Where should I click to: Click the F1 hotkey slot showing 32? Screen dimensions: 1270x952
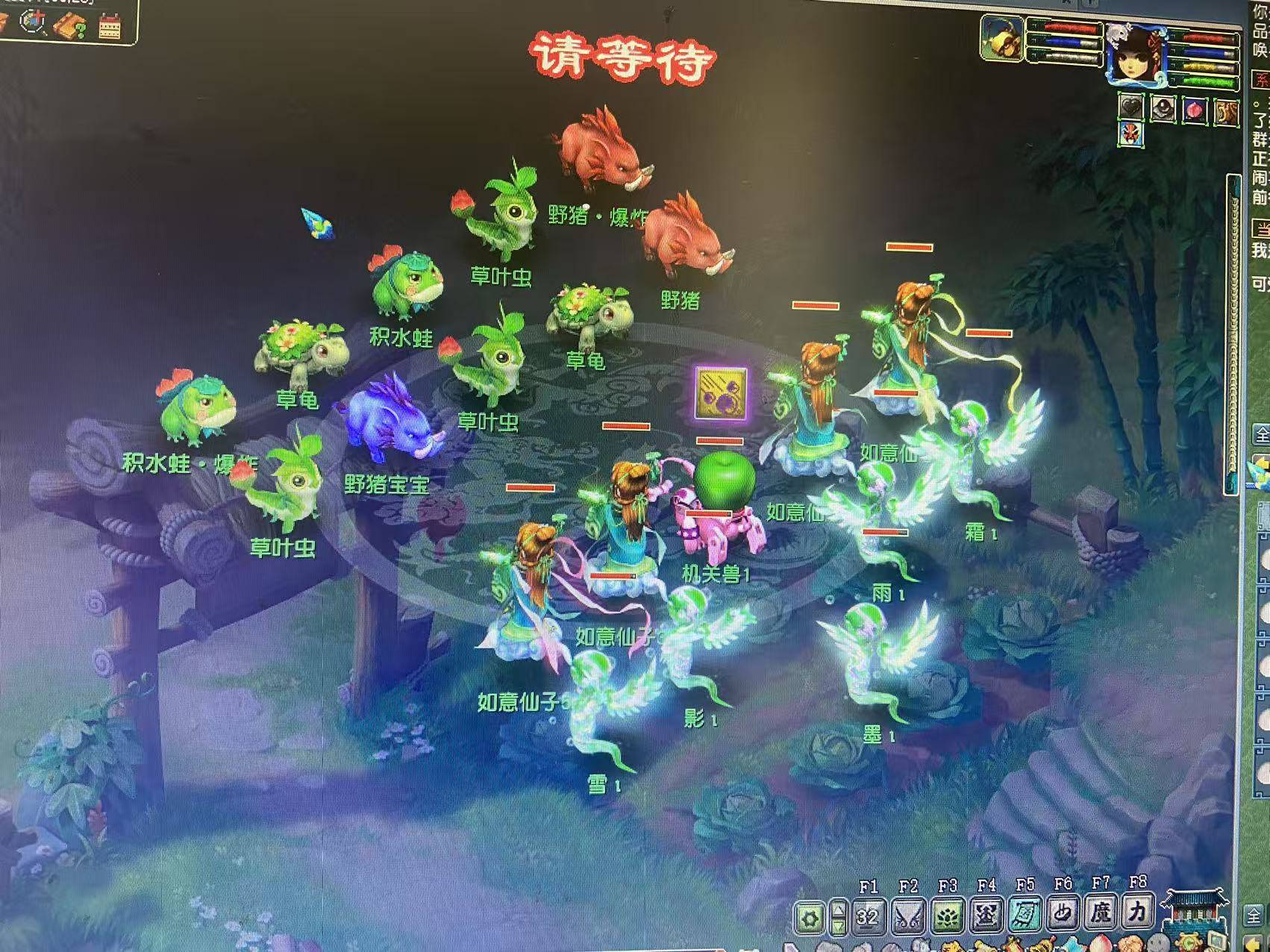tap(868, 915)
